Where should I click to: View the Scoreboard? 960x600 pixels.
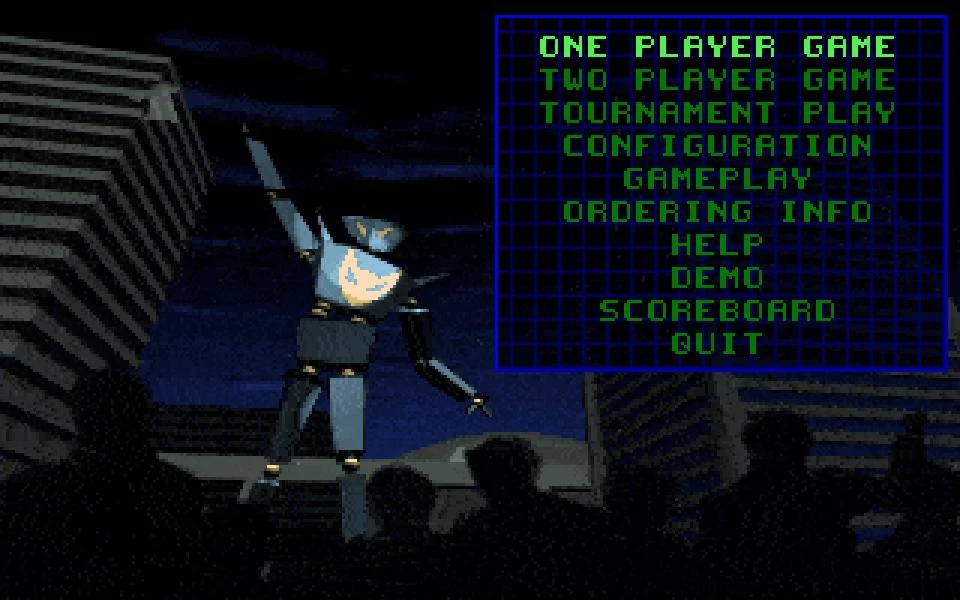pyautogui.click(x=717, y=311)
